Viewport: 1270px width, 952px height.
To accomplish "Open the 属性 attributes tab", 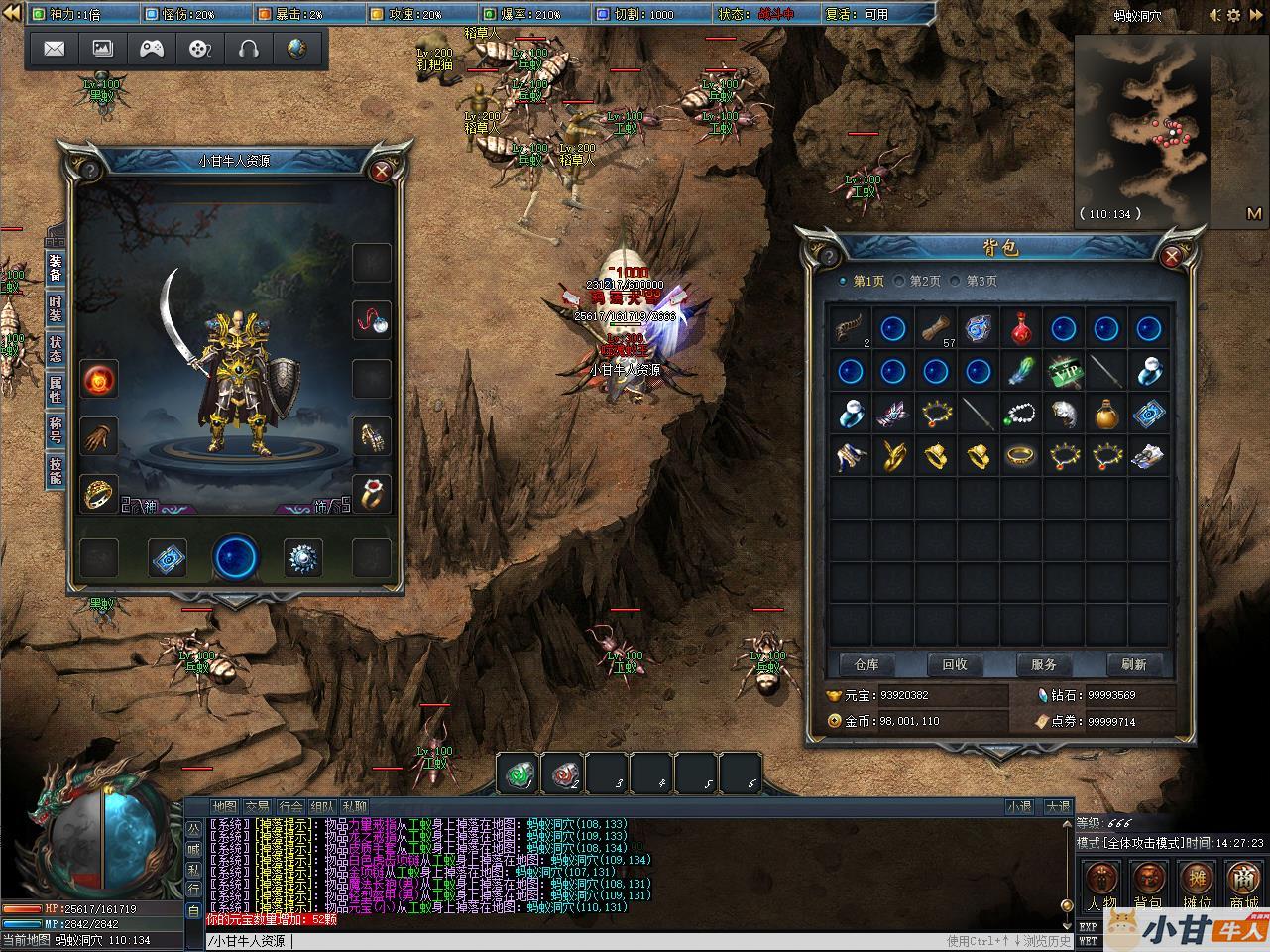I will pyautogui.click(x=56, y=389).
